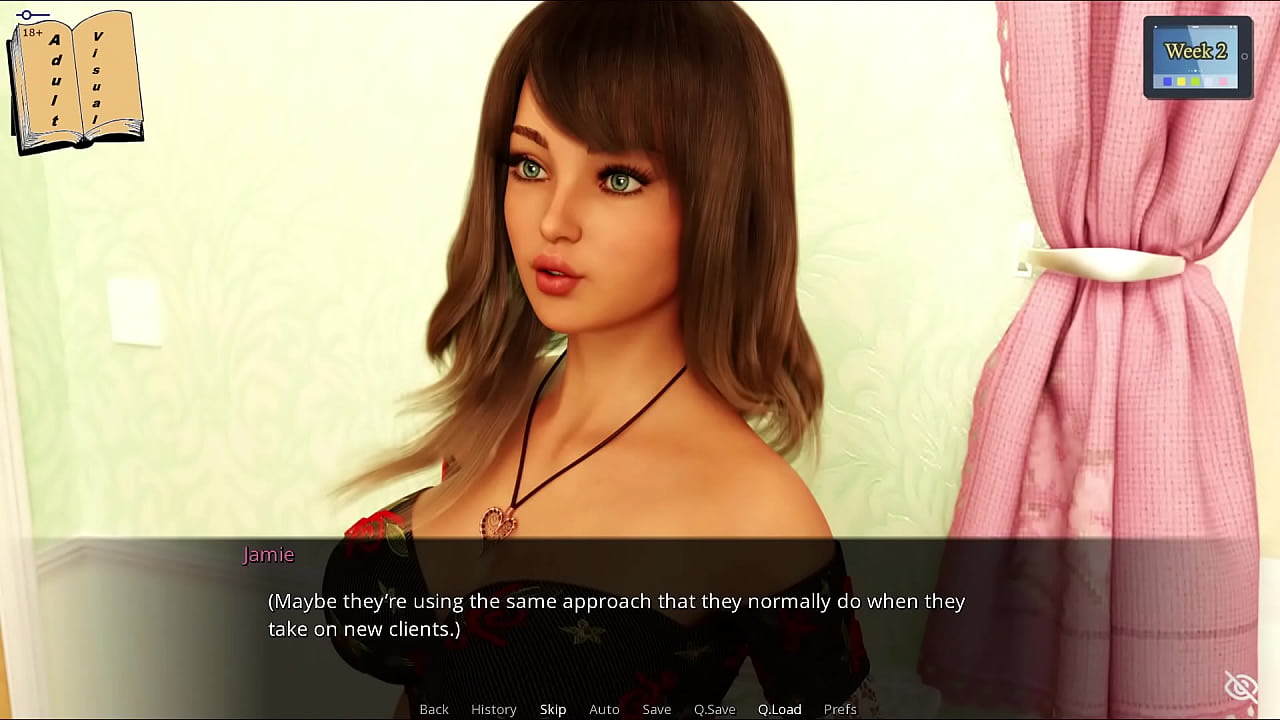Viewport: 1280px width, 720px height.
Task: Open the Prefs settings menu
Action: [x=840, y=709]
